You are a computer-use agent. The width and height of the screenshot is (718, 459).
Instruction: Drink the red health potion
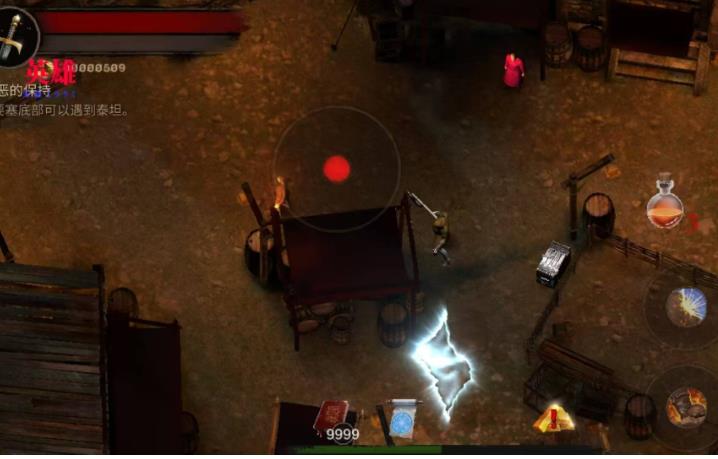click(664, 204)
